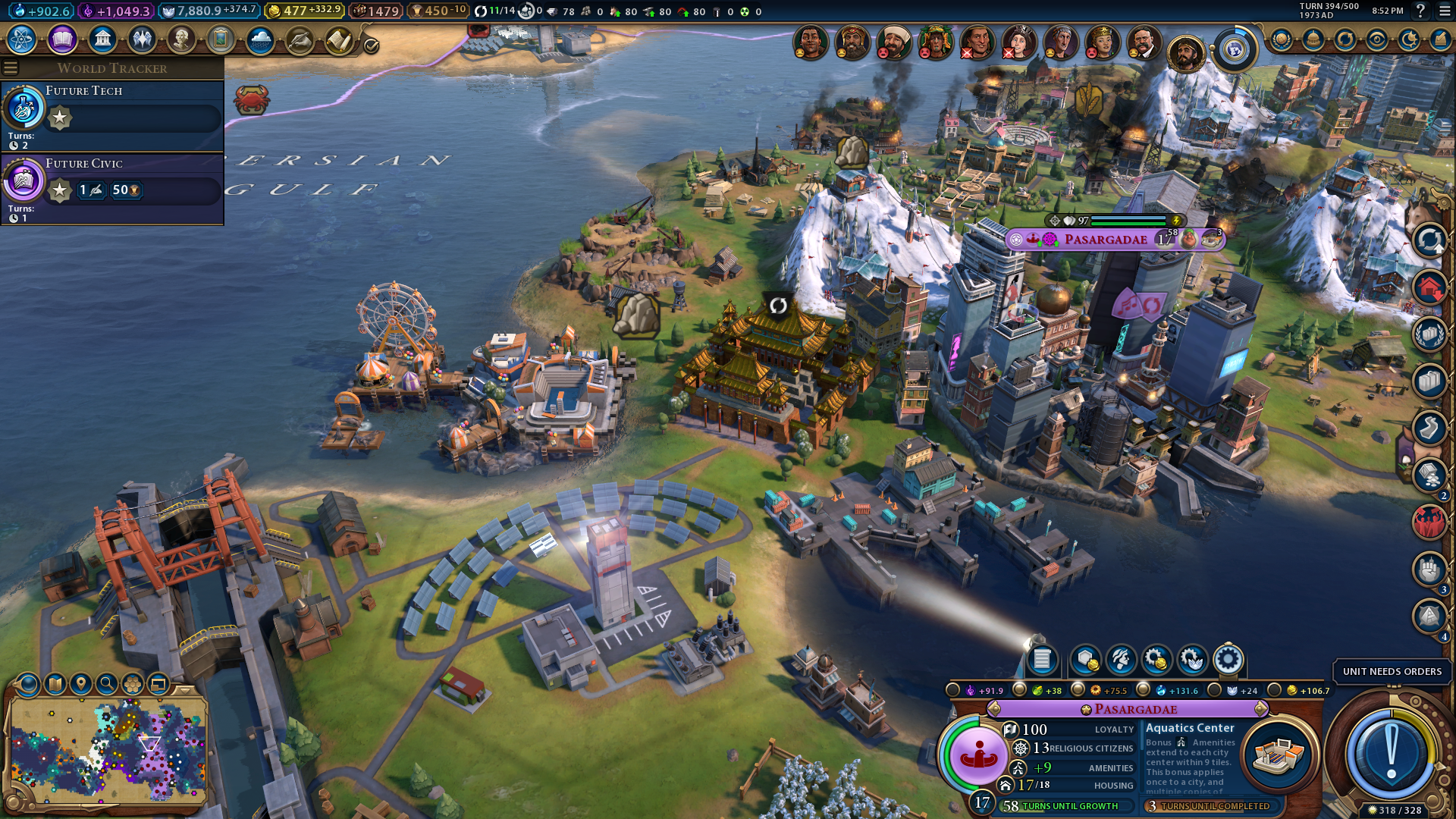Screen dimensions: 1456x819
Task: Open the civics tree book button
Action: [x=62, y=39]
